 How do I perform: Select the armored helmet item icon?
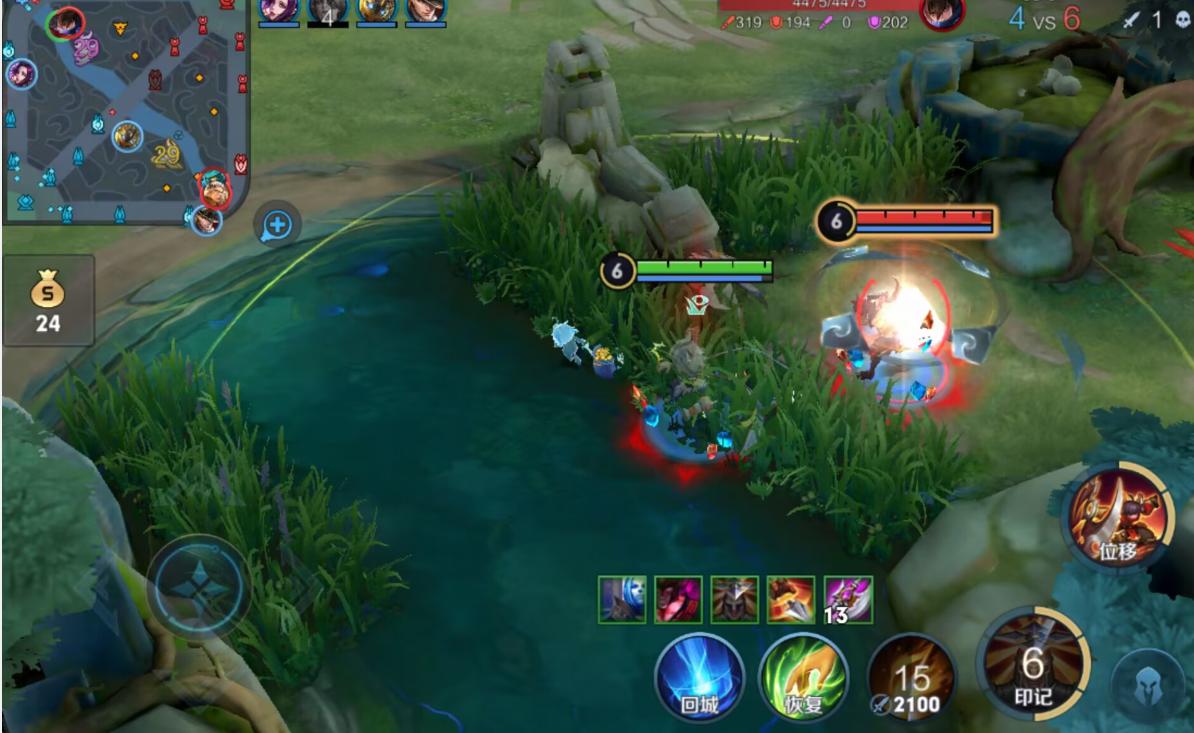(734, 599)
